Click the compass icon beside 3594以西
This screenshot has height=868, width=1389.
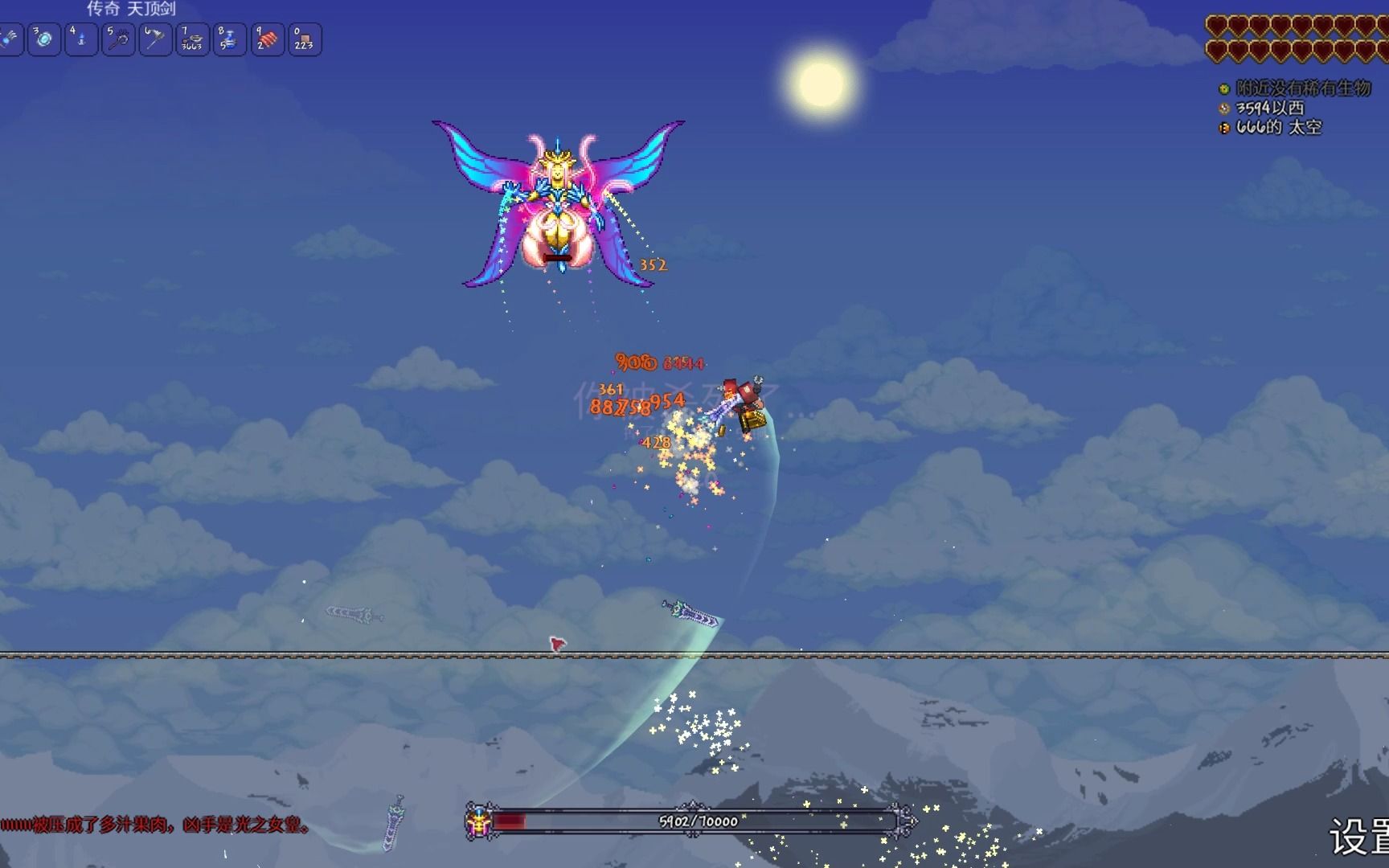tap(1224, 108)
